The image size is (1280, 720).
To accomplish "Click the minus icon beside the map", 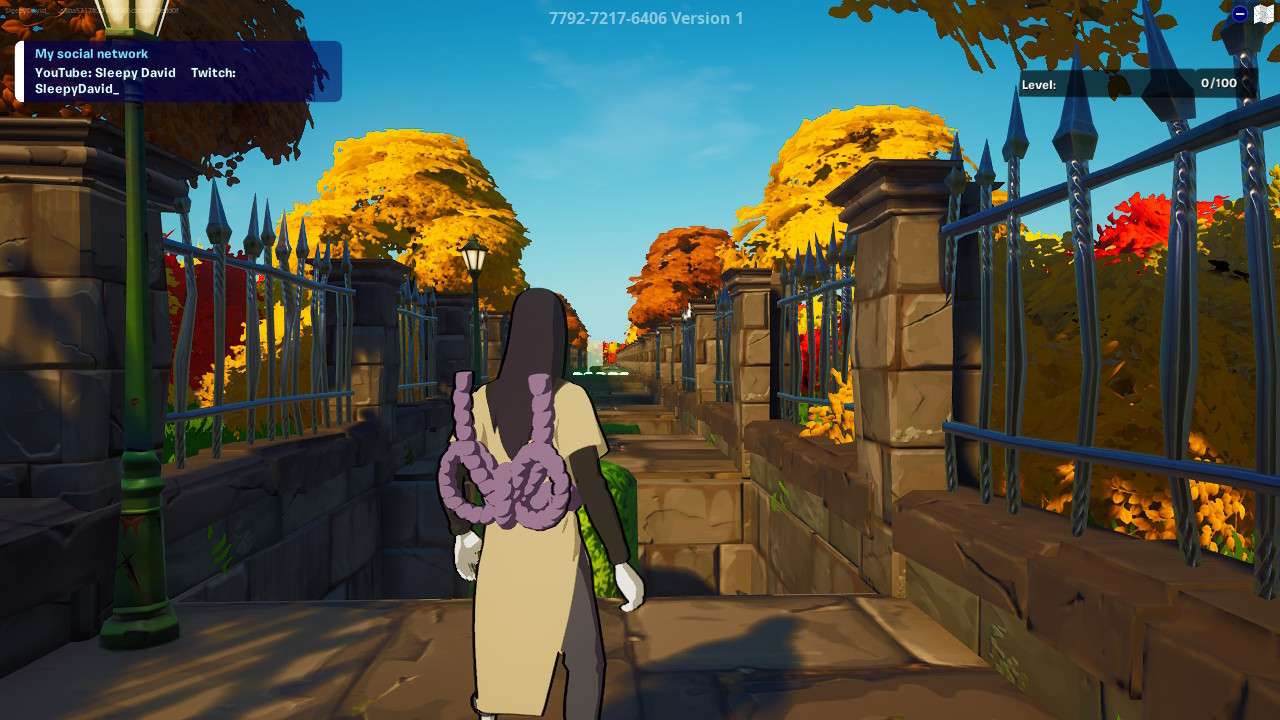I will tap(1240, 14).
